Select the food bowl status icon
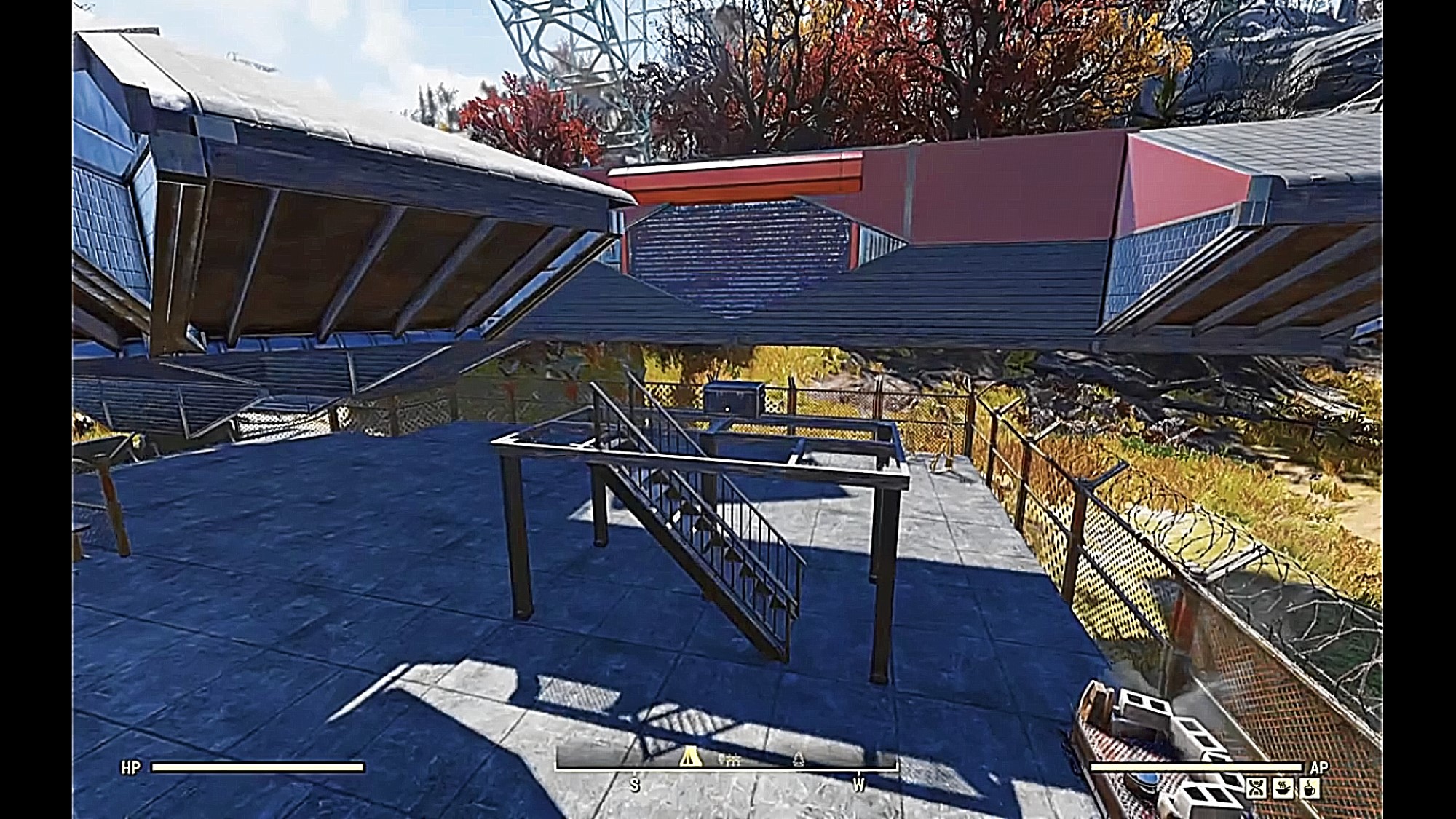This screenshot has width=1456, height=819. (x=1282, y=788)
